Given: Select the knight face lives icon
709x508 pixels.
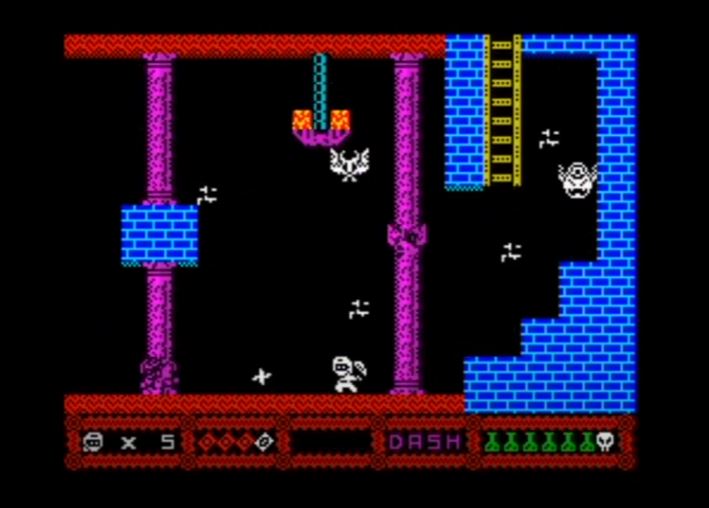Looking at the screenshot, I should pos(93,441).
